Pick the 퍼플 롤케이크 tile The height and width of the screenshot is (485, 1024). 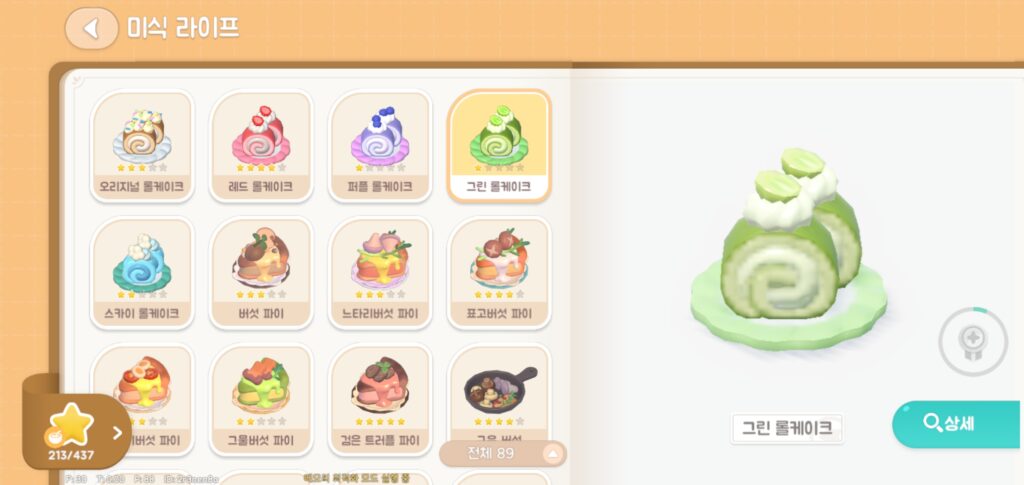pos(379,144)
